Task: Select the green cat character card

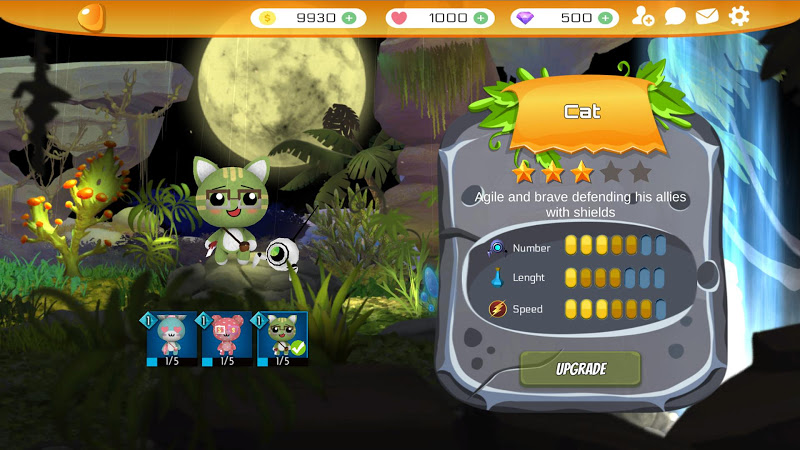Action: tap(282, 339)
